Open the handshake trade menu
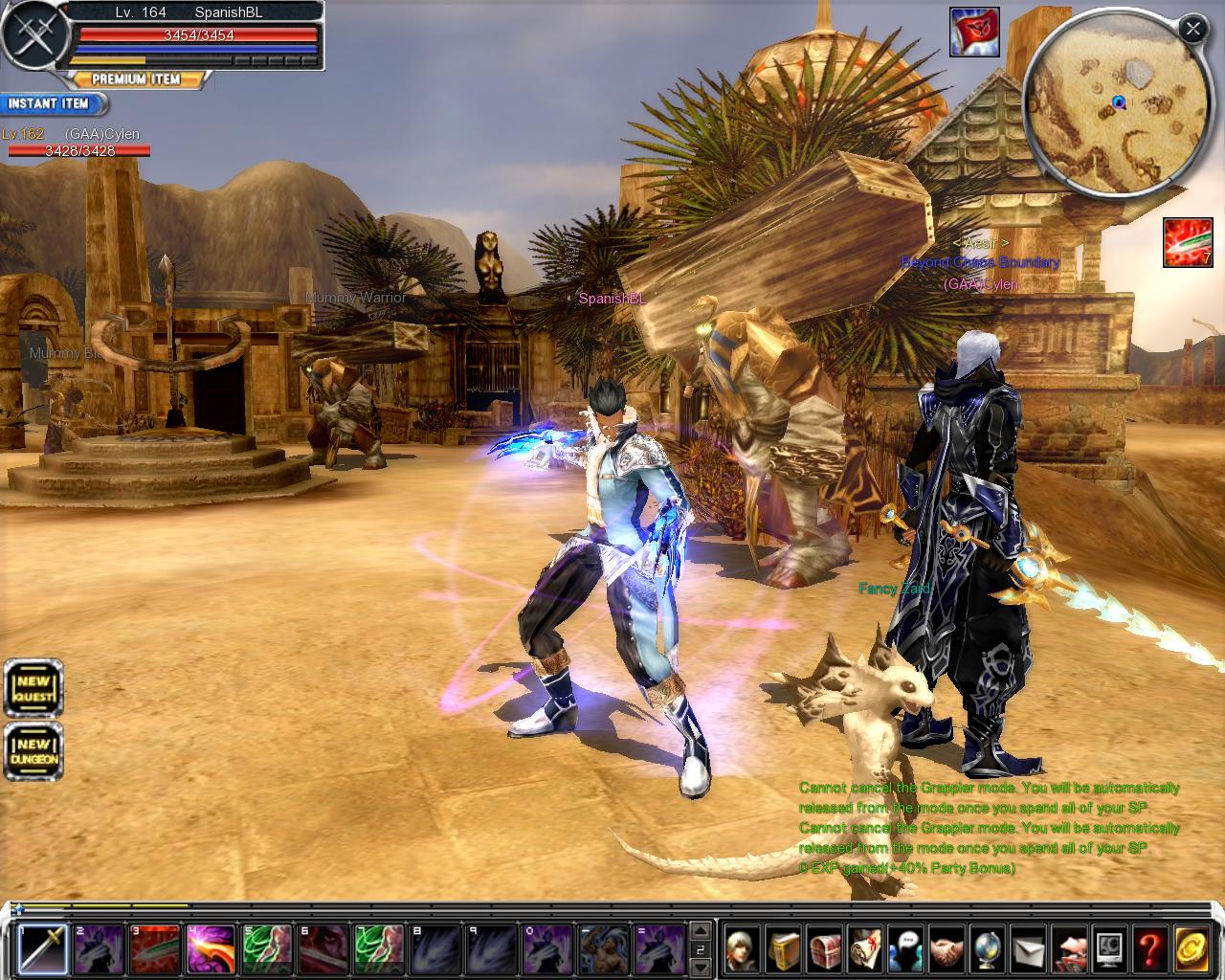Viewport: 1225px width, 980px height. point(947,948)
